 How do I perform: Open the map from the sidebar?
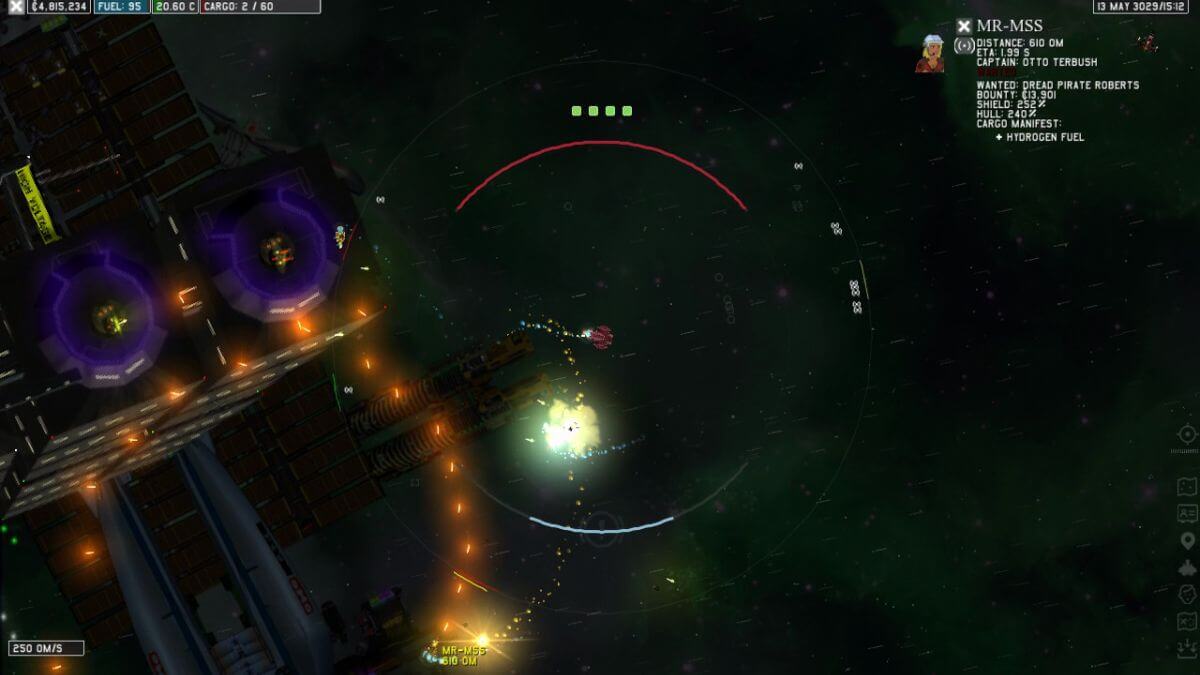(1187, 486)
